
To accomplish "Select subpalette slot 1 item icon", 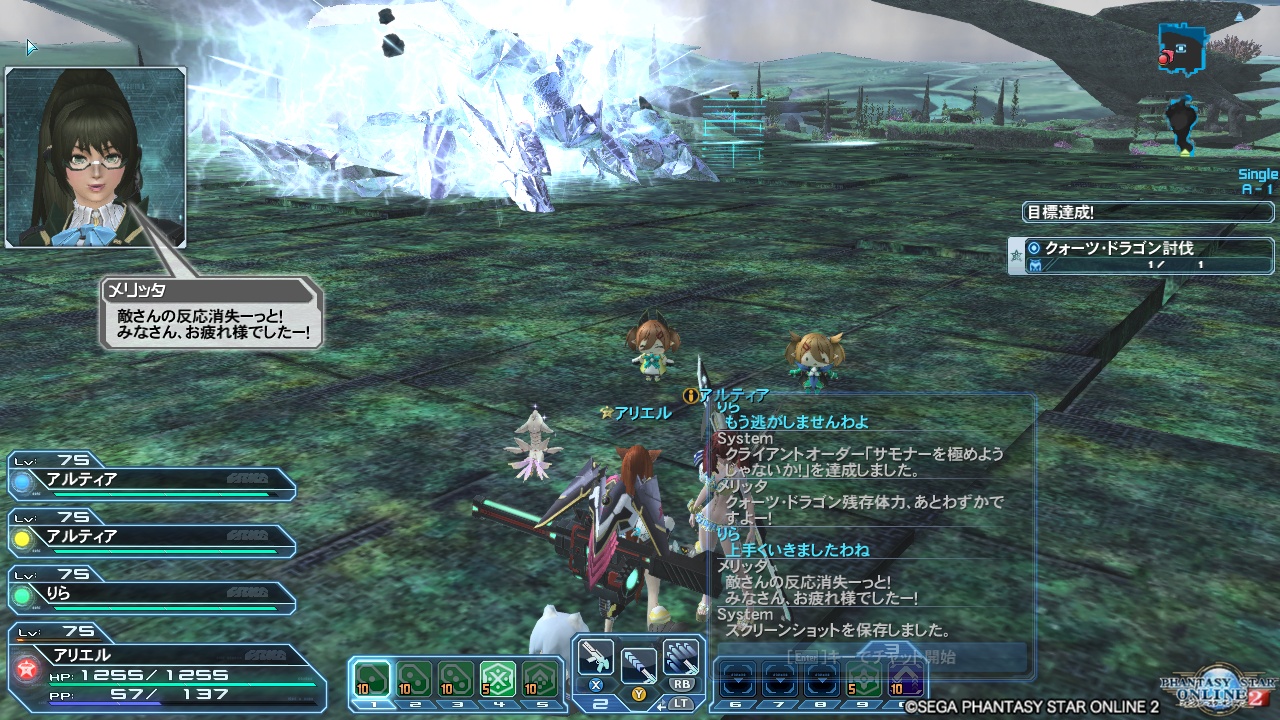I will [374, 677].
